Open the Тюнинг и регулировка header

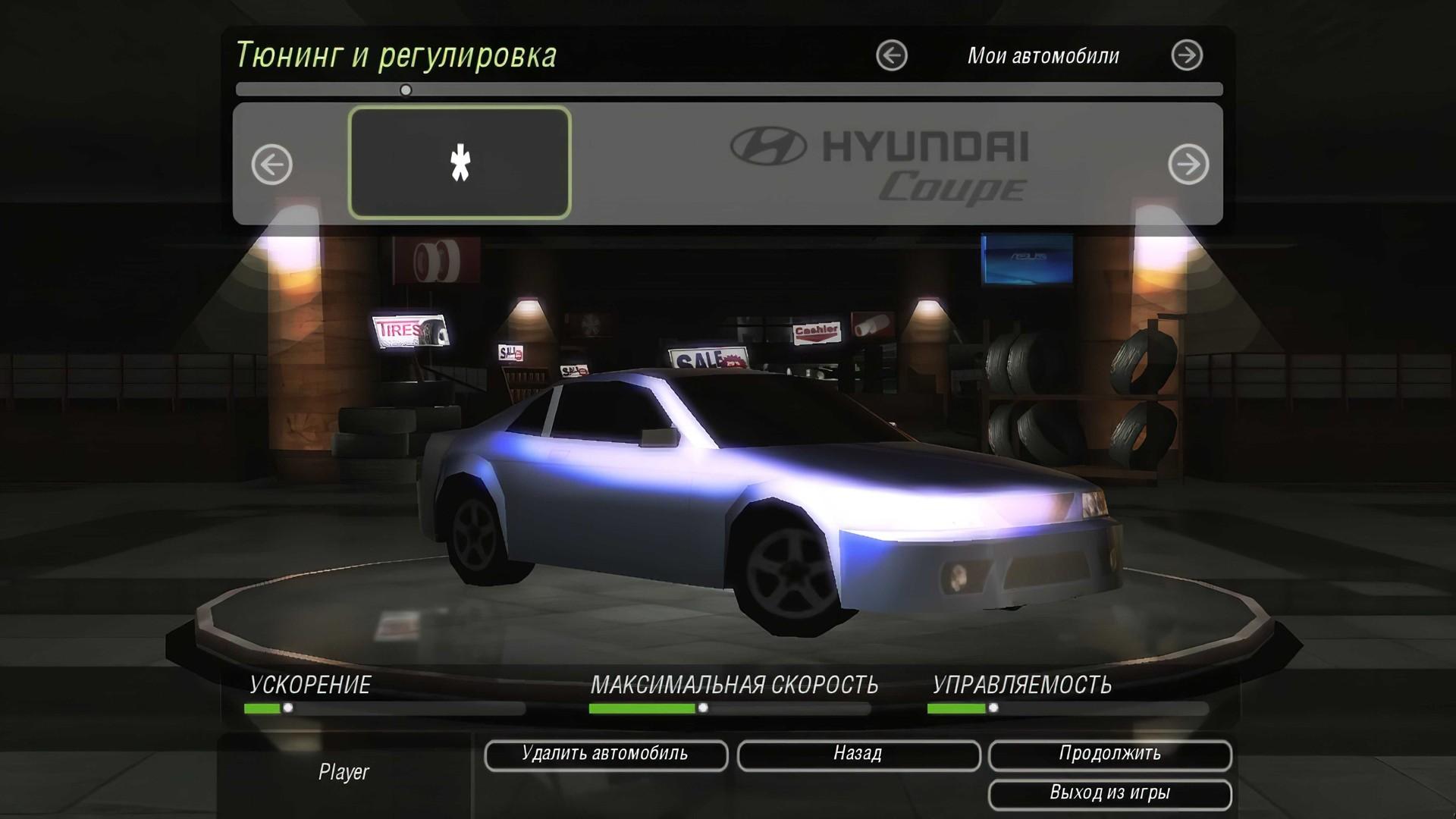[x=398, y=55]
